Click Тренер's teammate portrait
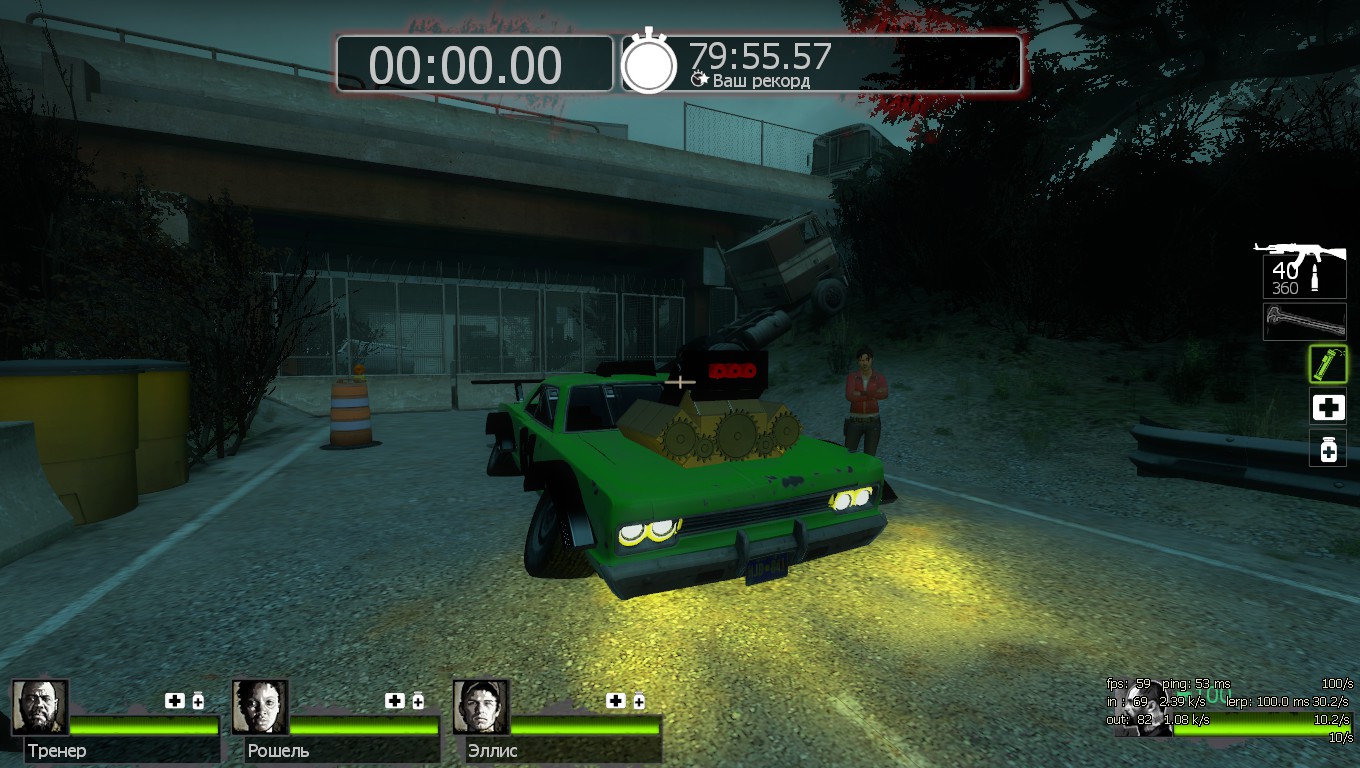 click(40, 707)
